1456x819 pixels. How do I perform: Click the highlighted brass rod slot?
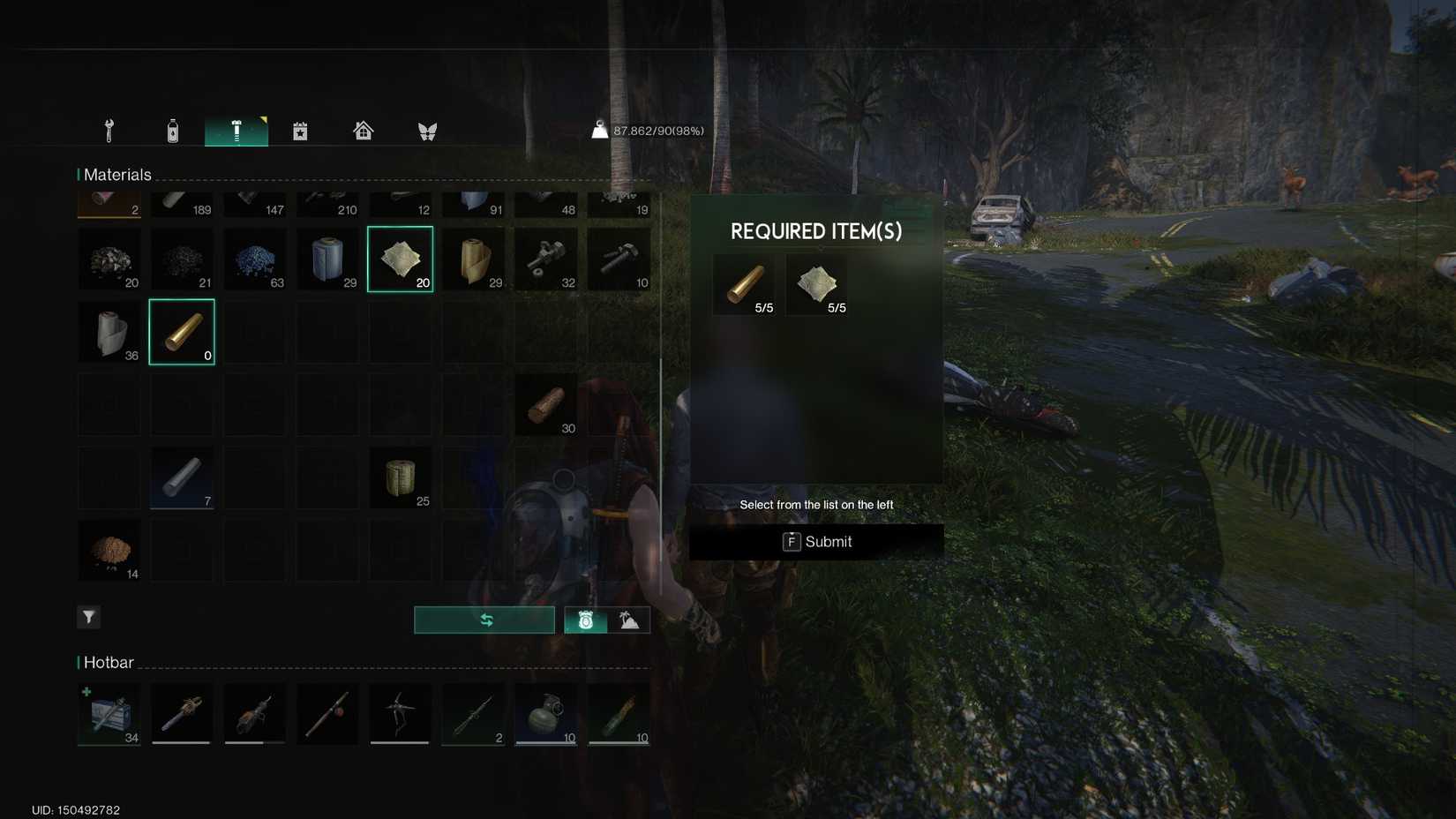pos(181,331)
